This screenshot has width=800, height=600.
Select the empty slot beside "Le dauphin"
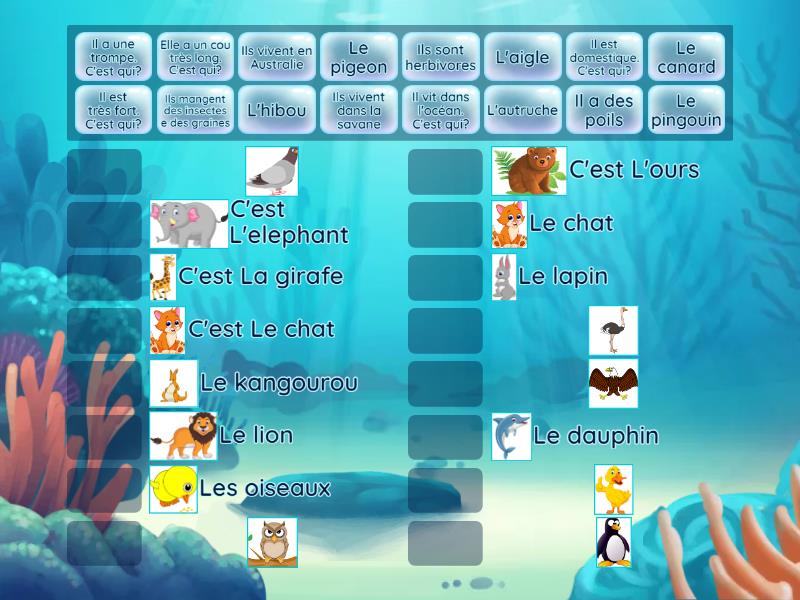tap(445, 437)
